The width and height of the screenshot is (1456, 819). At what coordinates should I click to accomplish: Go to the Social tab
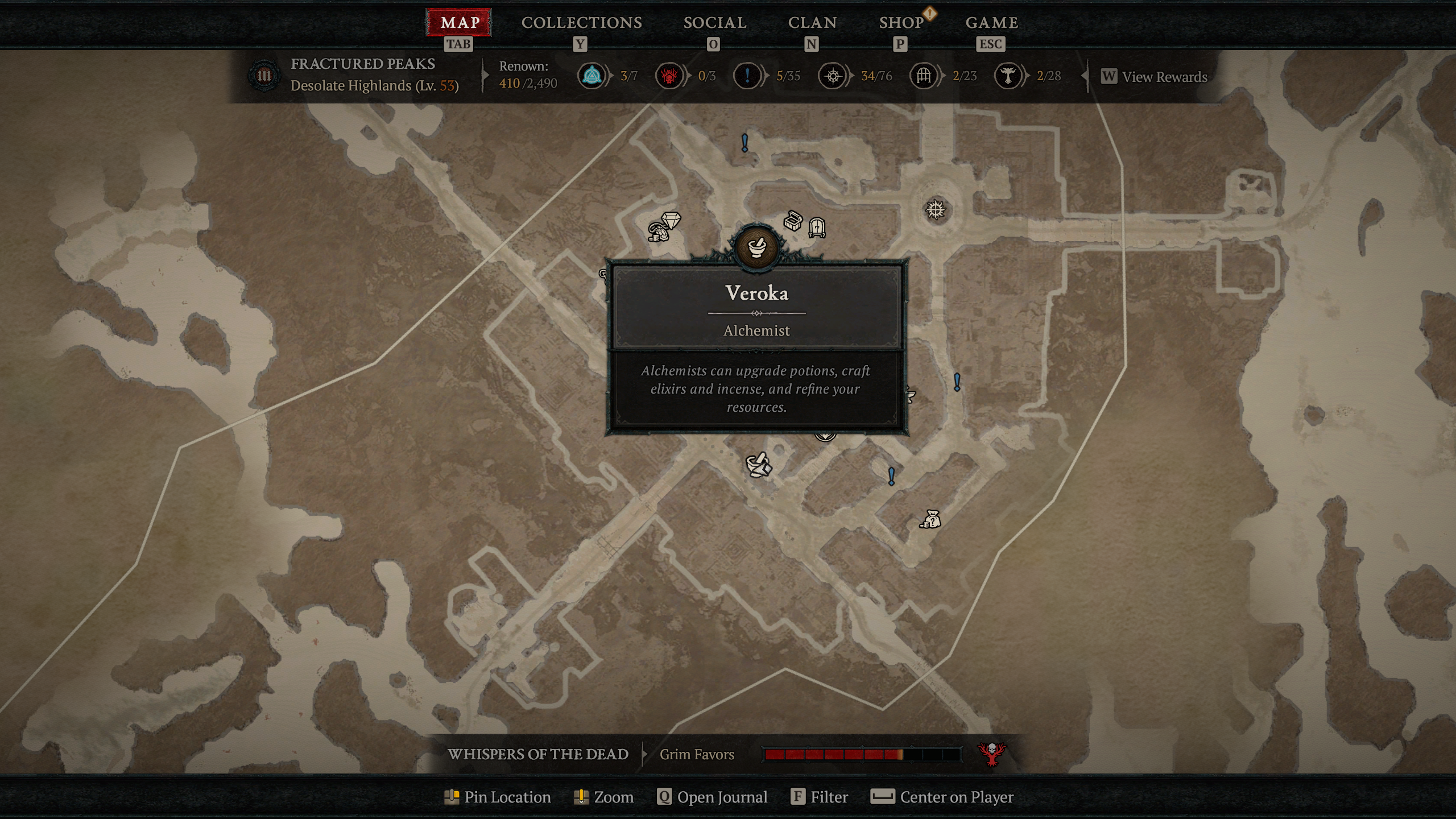pos(714,23)
